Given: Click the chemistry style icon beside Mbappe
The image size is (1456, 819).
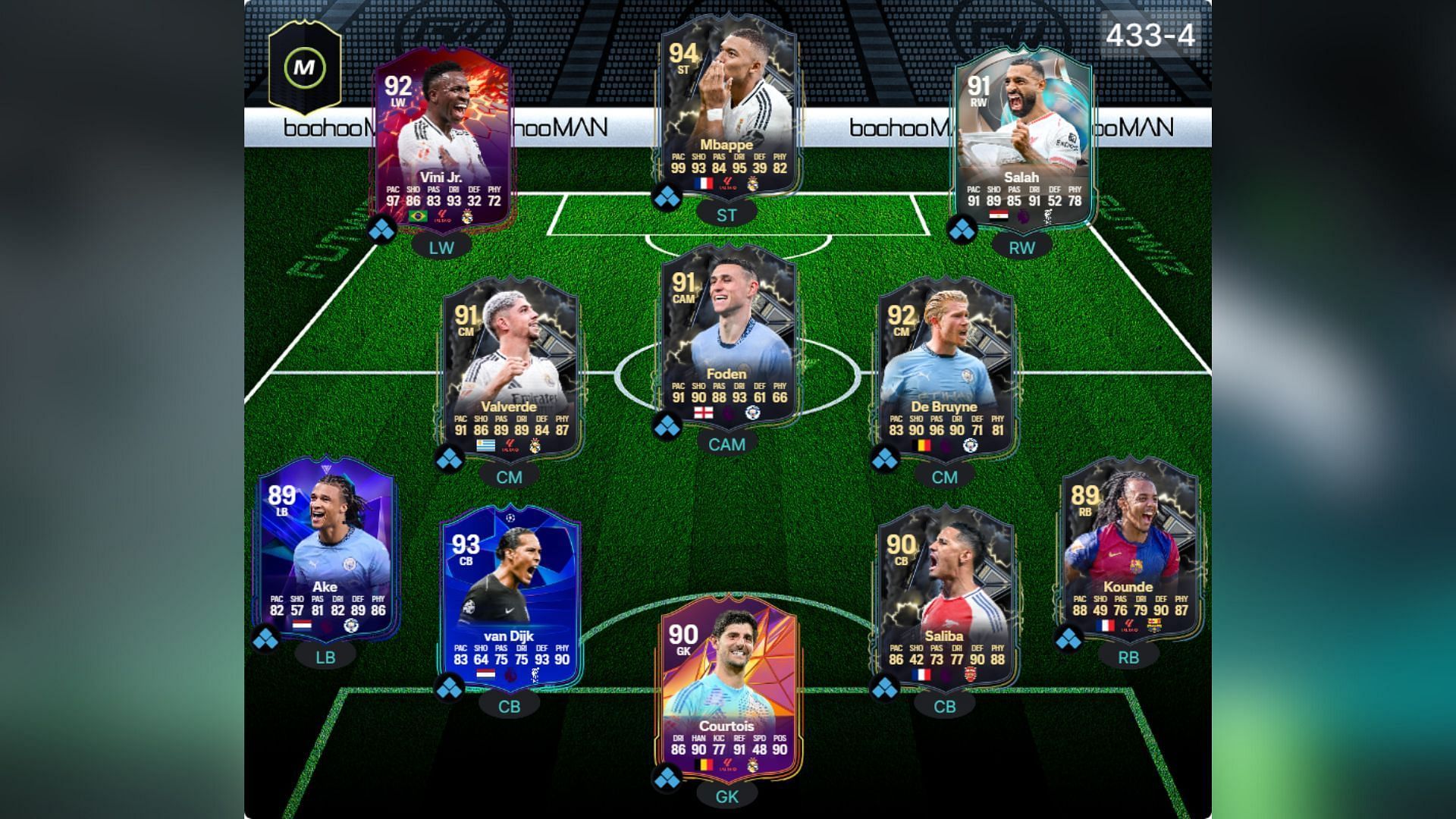Looking at the screenshot, I should point(667,198).
